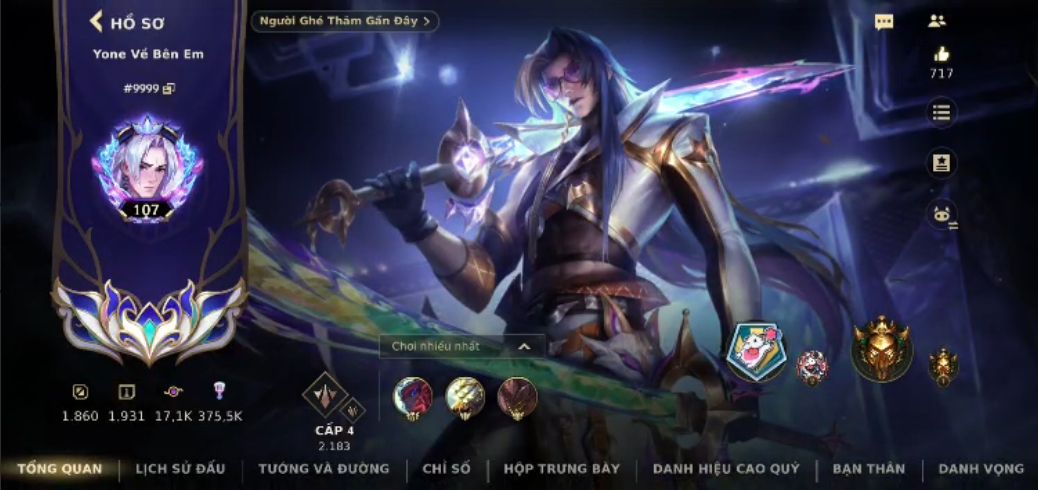Viewport: 1038px width, 490px height.
Task: Copy the #9999 player tag
Action: 169,89
